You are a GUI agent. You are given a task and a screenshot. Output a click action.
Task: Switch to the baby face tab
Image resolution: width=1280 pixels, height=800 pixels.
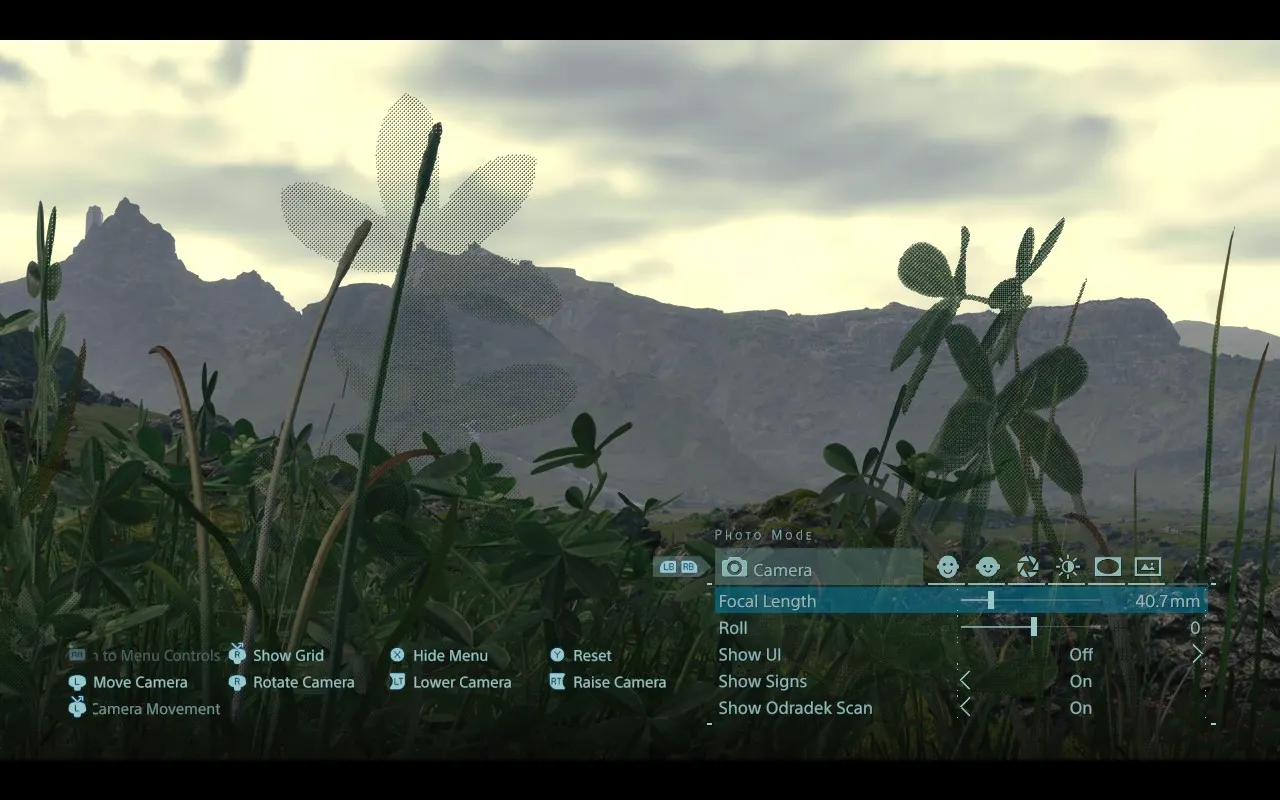[x=988, y=568]
